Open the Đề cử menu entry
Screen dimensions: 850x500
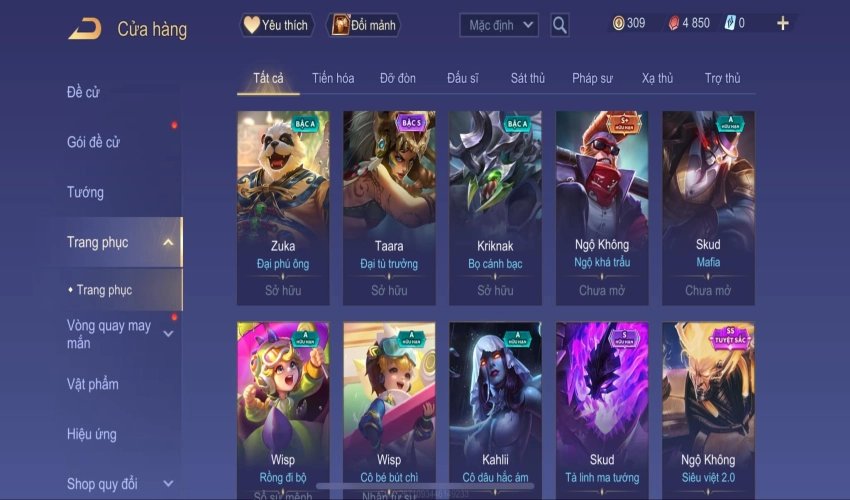pyautogui.click(x=83, y=93)
